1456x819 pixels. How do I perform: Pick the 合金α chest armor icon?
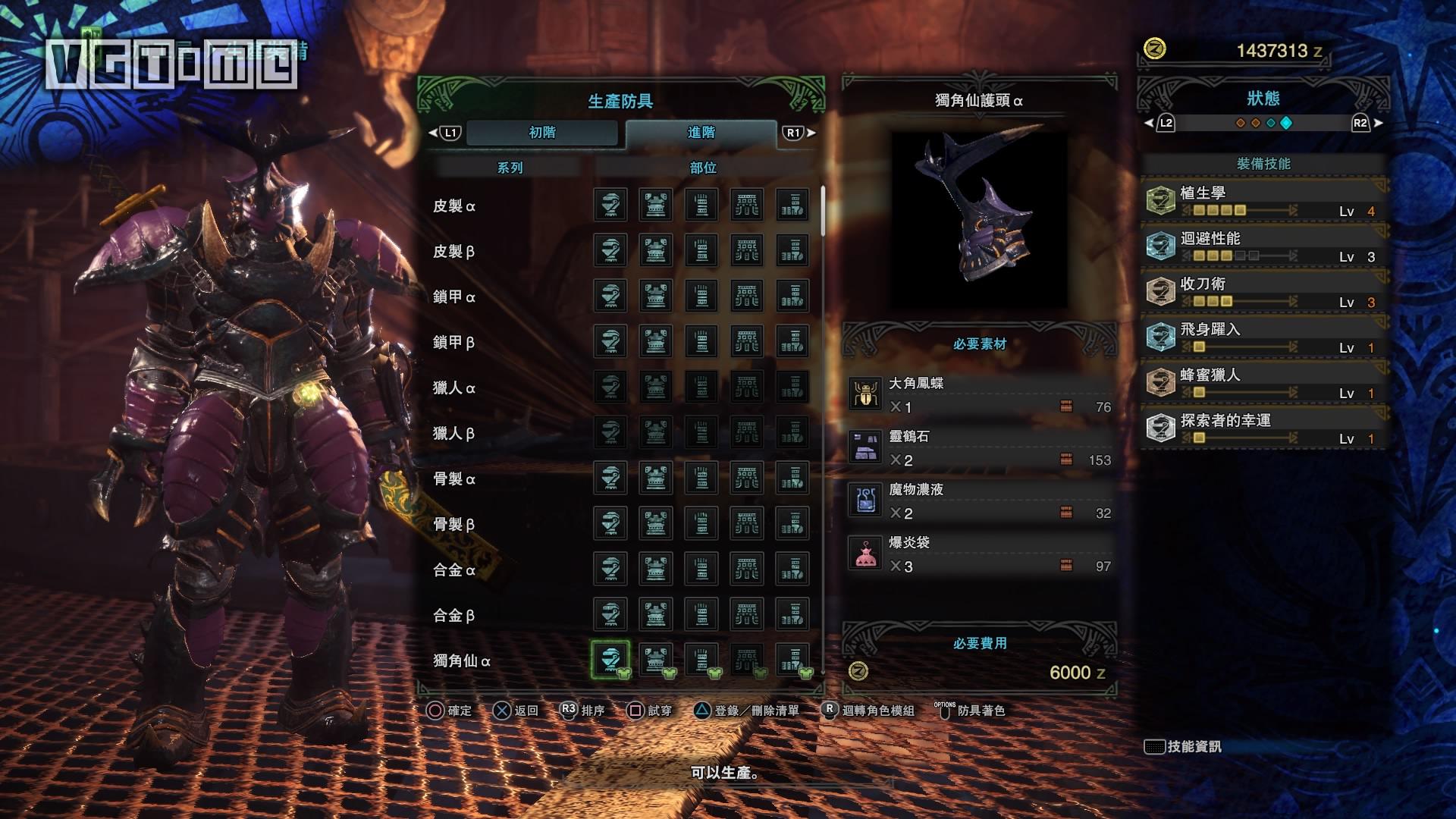coord(656,569)
